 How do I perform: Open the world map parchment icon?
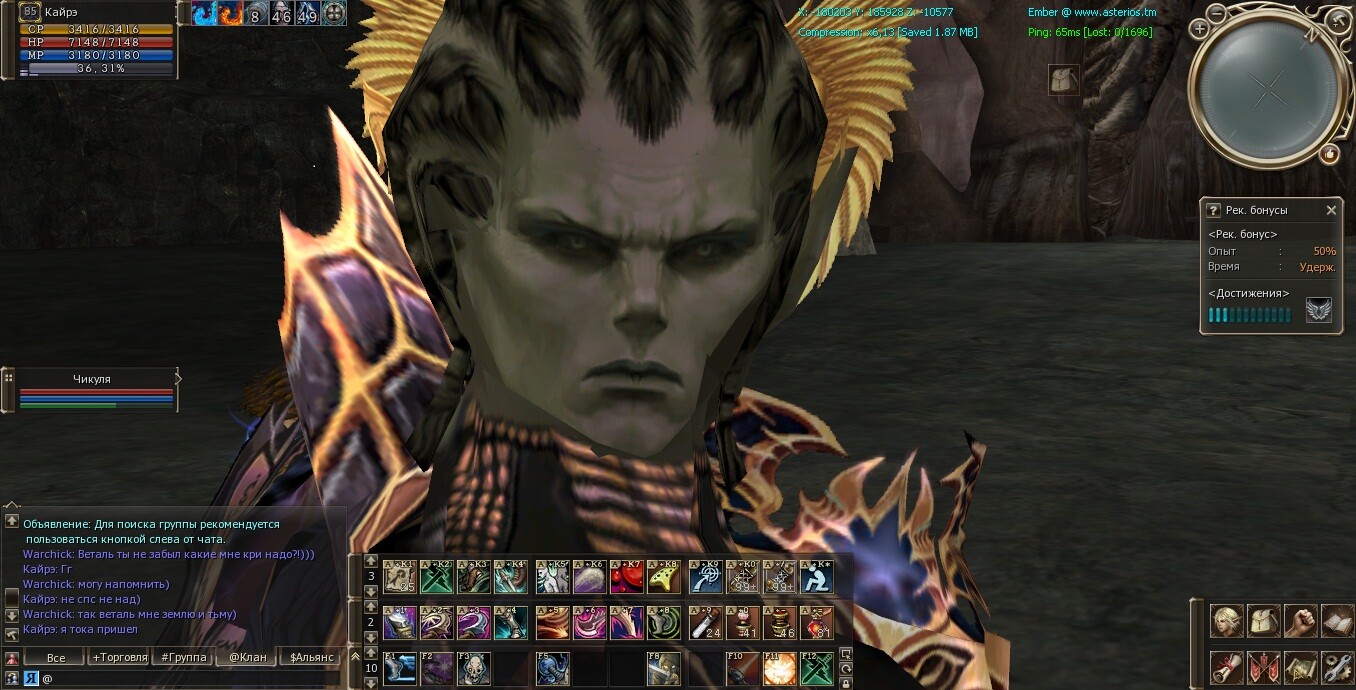pyautogui.click(x=1300, y=666)
